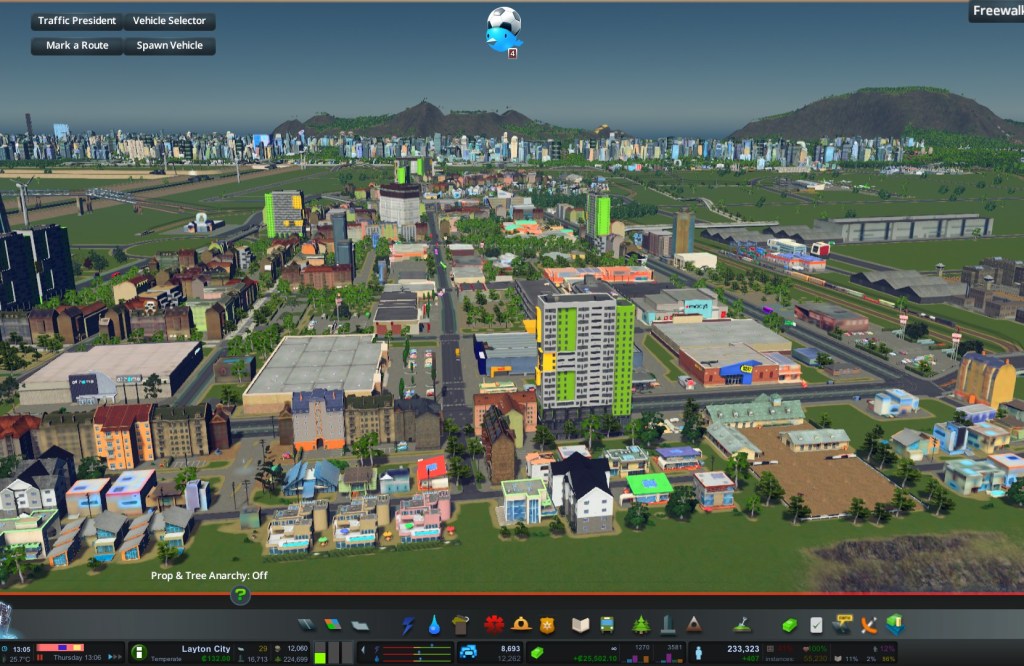Toggle the Freewalk camera button
Viewport: 1024px width, 666px height.
[x=996, y=12]
